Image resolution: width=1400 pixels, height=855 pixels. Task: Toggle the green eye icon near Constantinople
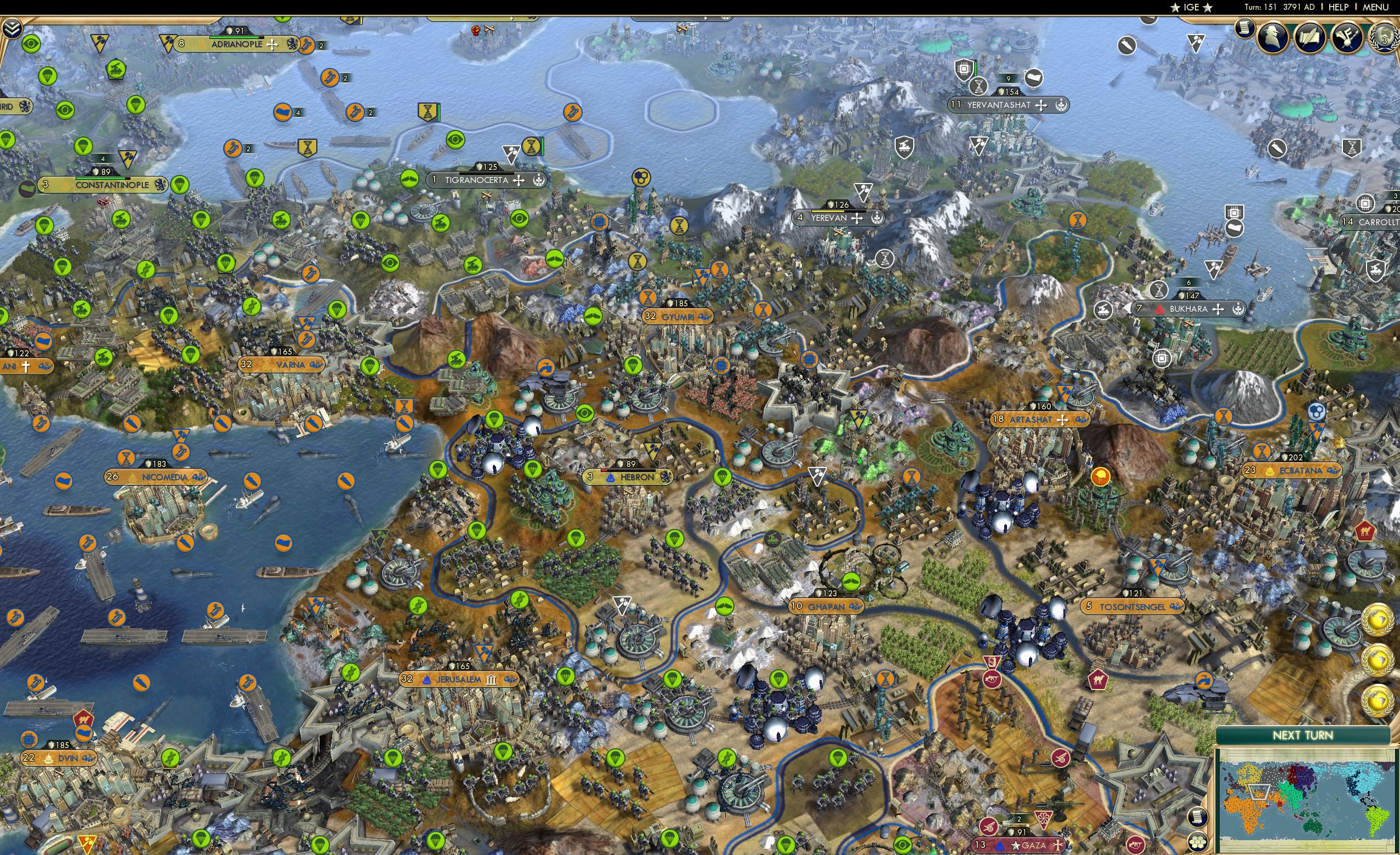[x=65, y=112]
